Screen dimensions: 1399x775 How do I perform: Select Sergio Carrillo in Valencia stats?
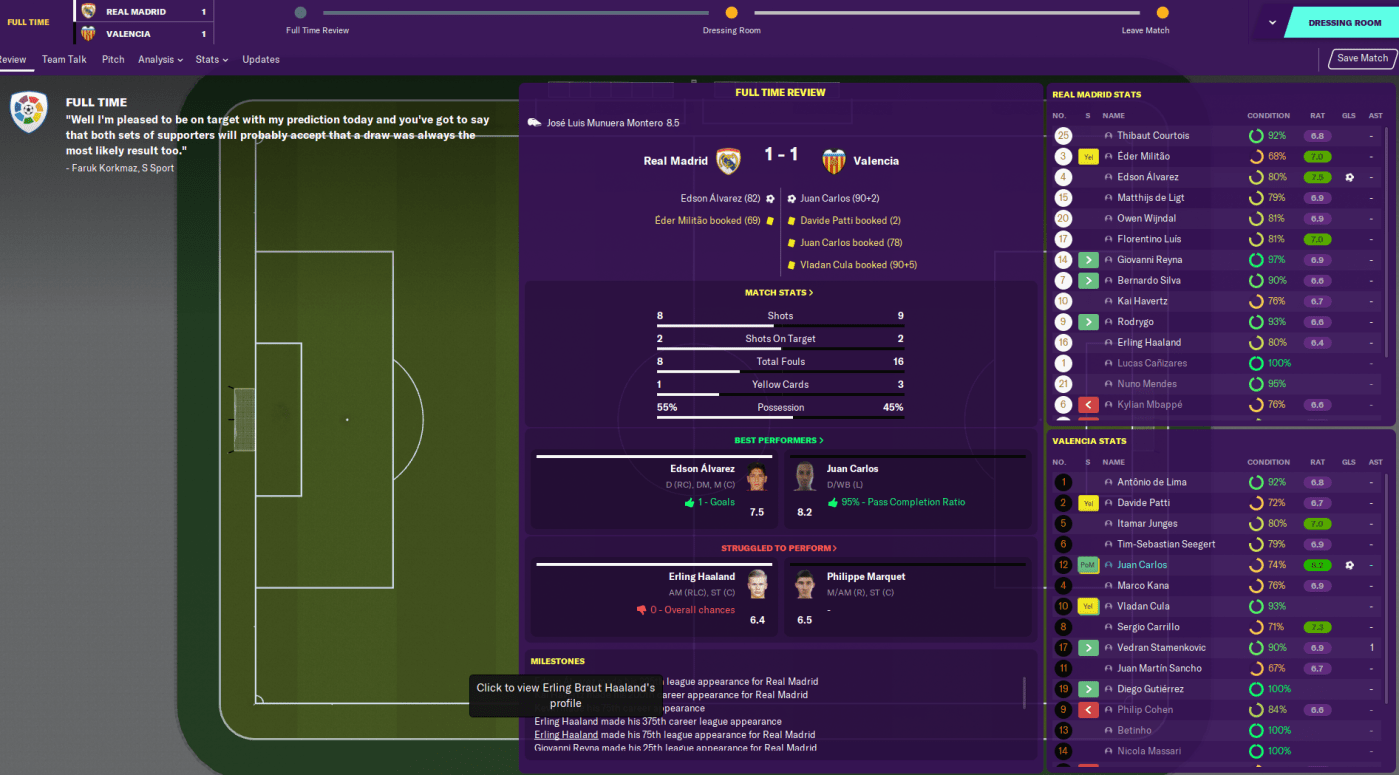[x=1149, y=627]
